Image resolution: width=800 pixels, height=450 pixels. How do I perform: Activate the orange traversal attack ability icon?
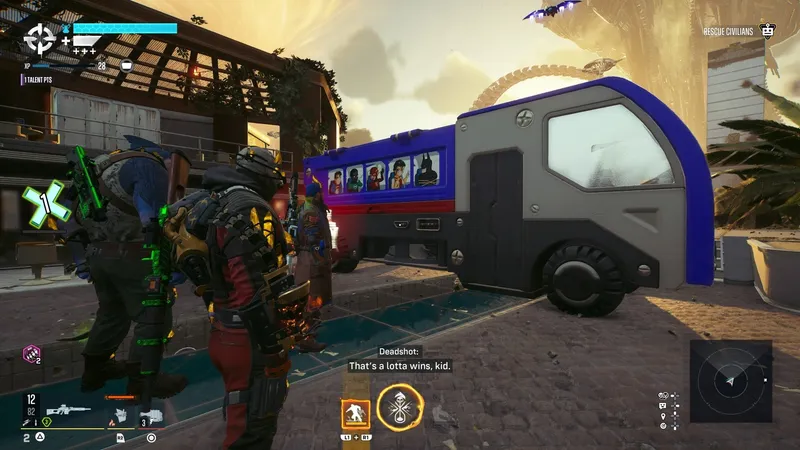point(355,413)
